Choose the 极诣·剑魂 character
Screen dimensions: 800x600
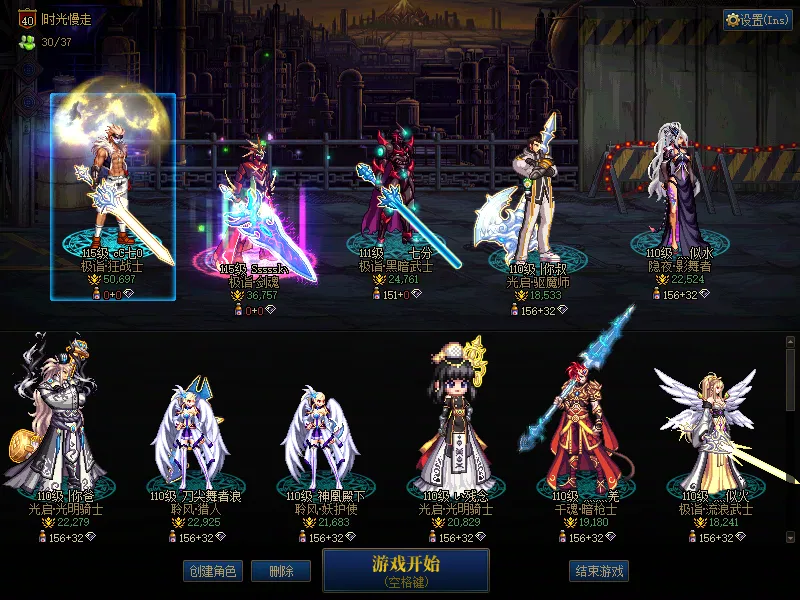tap(254, 210)
